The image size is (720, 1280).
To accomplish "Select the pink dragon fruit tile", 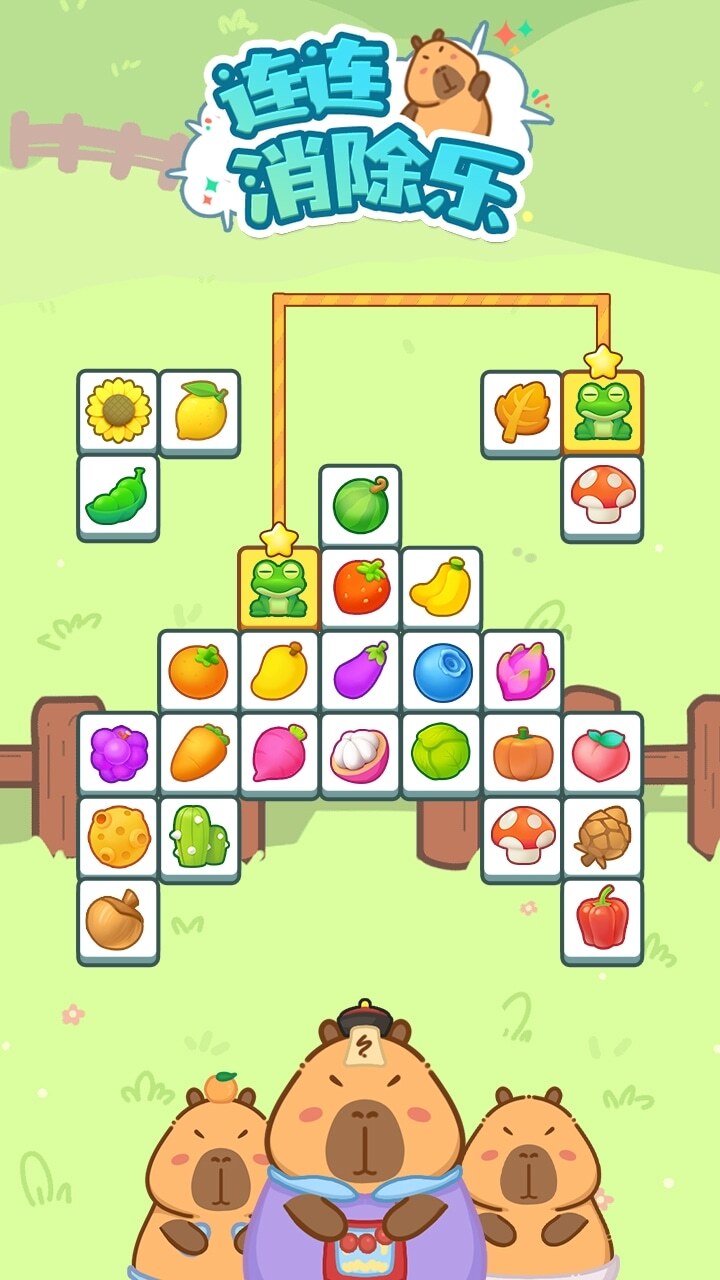I will 523,670.
